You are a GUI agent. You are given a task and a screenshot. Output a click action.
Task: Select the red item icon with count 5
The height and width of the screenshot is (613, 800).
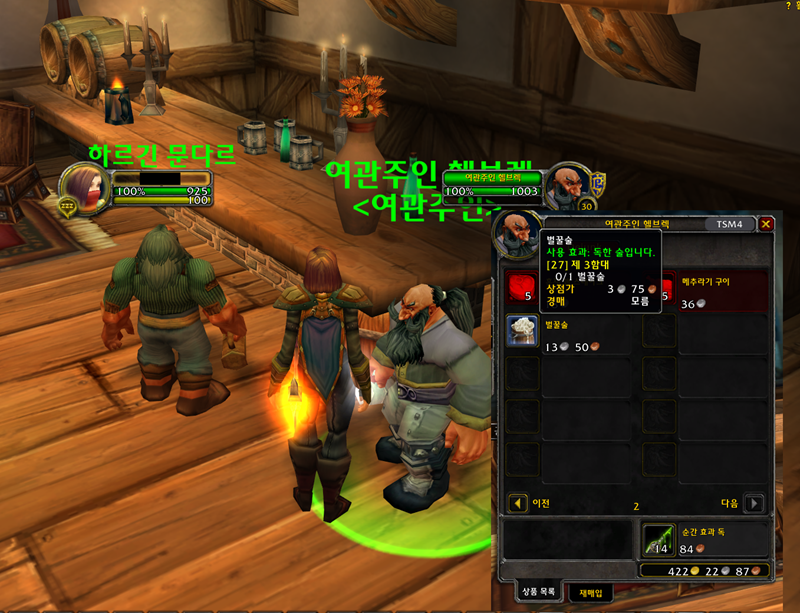coord(520,285)
